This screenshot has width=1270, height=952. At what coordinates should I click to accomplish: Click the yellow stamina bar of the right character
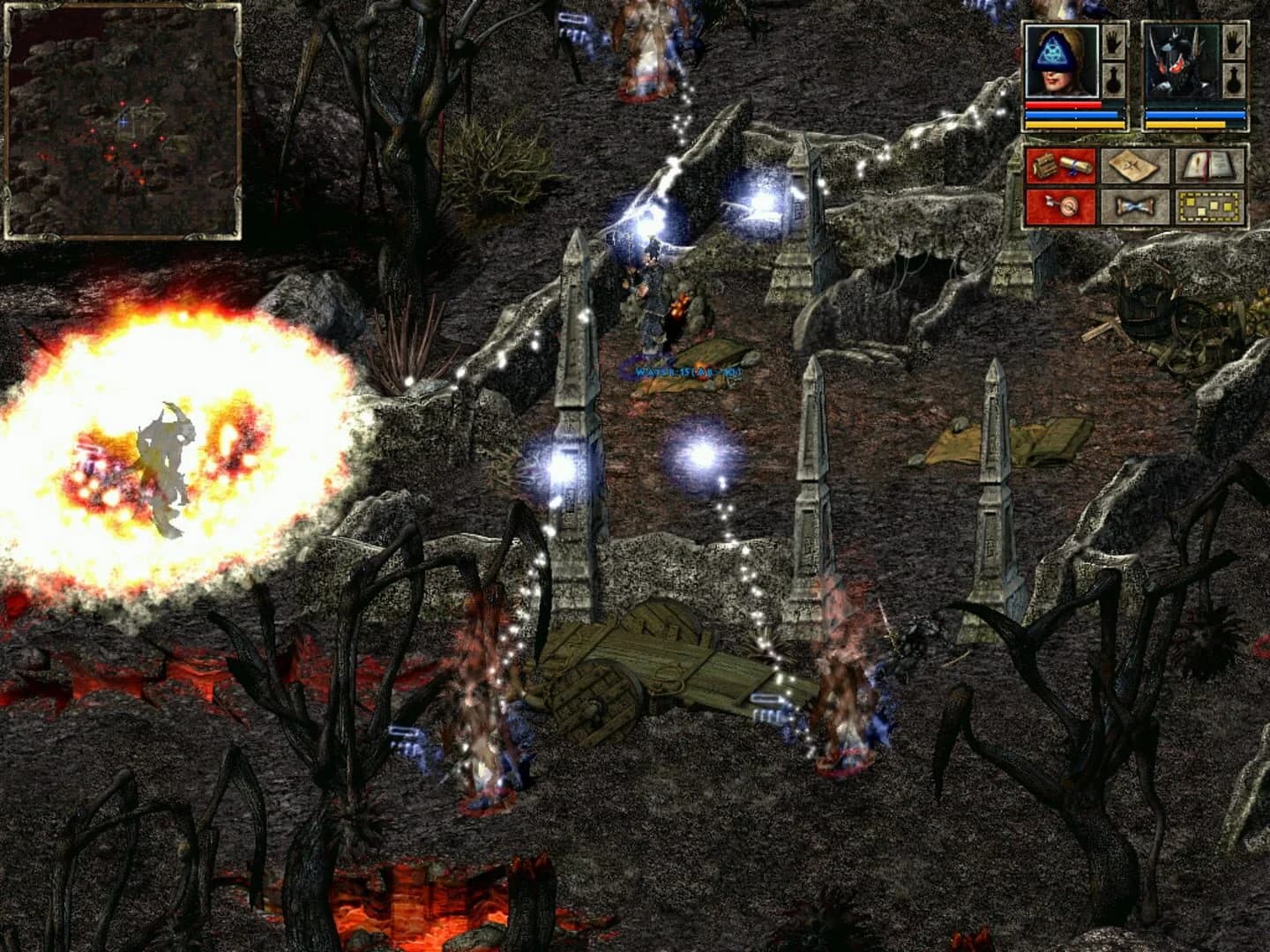(1184, 124)
